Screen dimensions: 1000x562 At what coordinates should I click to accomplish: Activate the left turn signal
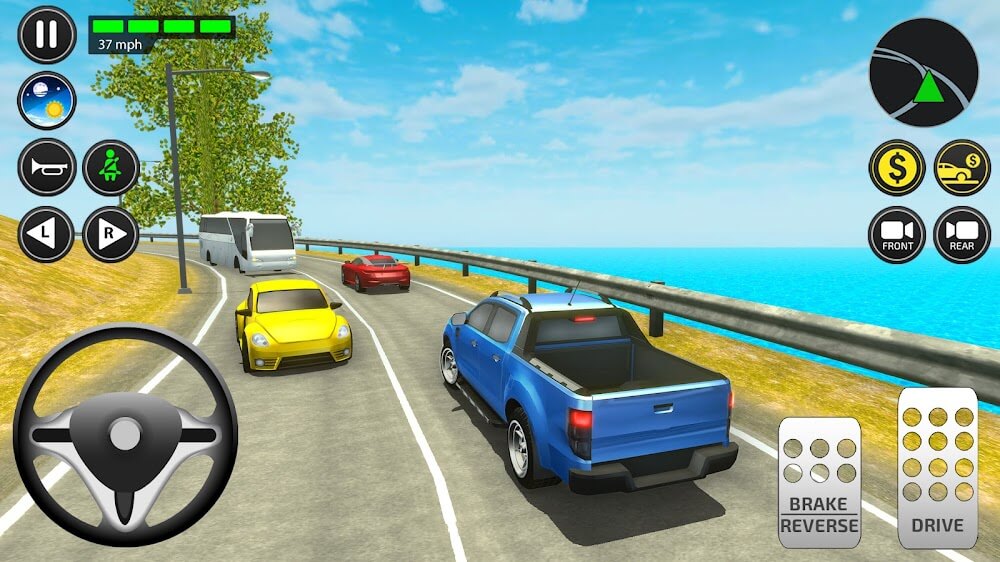point(47,234)
